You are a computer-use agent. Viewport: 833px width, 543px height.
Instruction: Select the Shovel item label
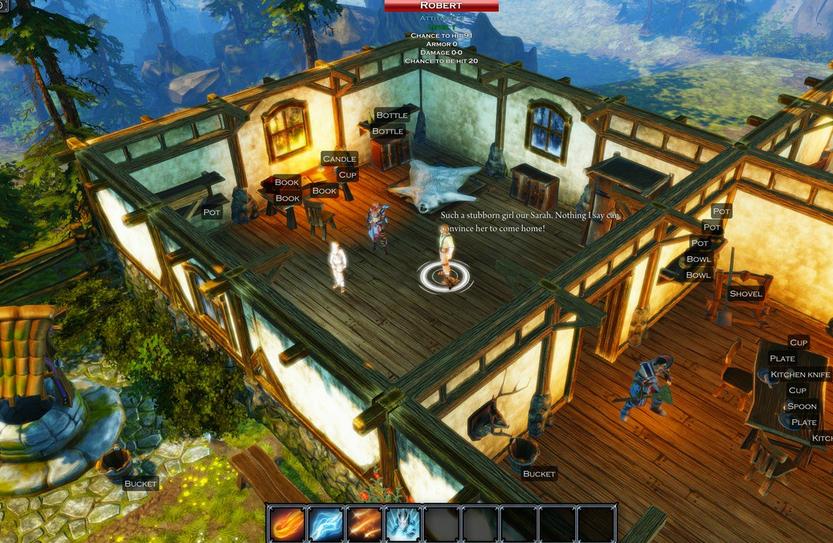point(746,294)
